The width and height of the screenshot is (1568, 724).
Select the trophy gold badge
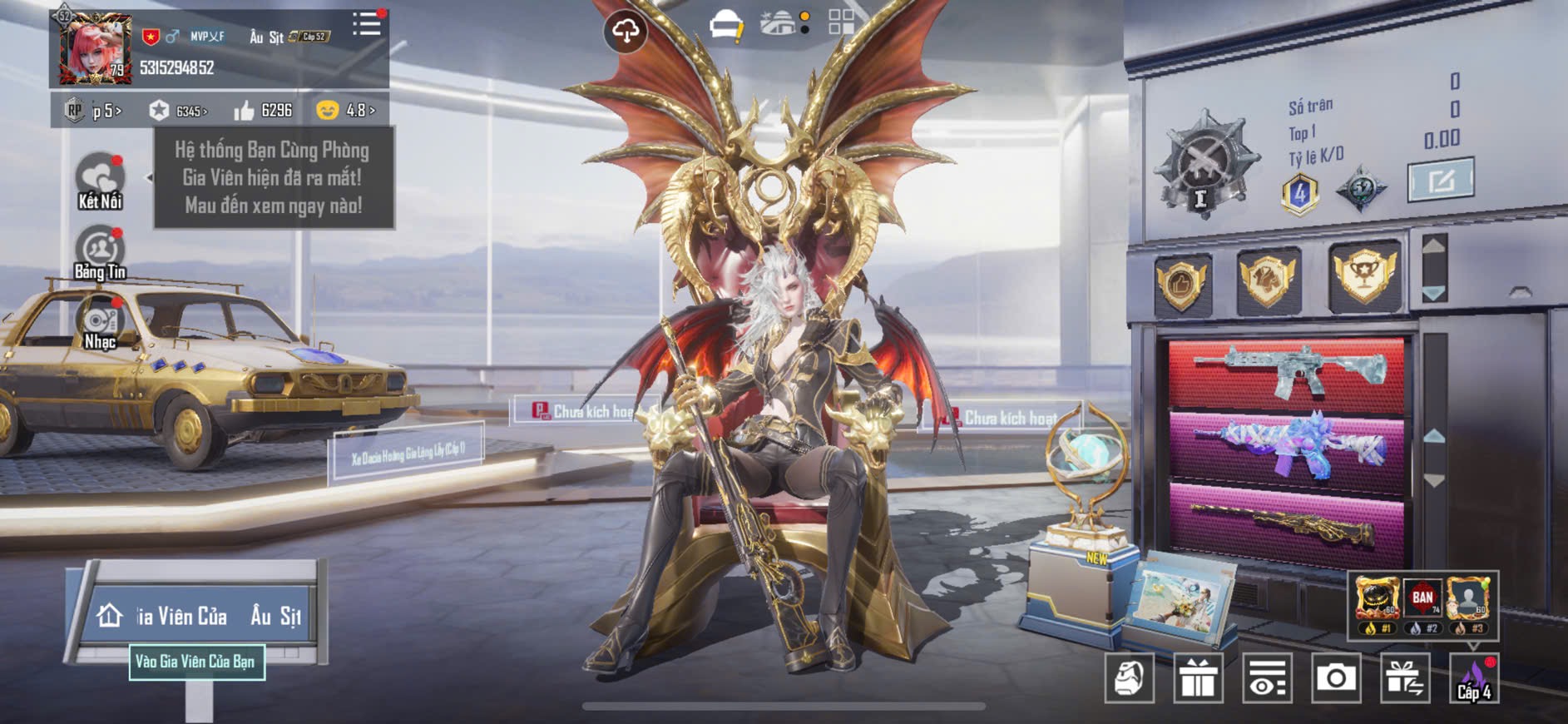pyautogui.click(x=1364, y=276)
